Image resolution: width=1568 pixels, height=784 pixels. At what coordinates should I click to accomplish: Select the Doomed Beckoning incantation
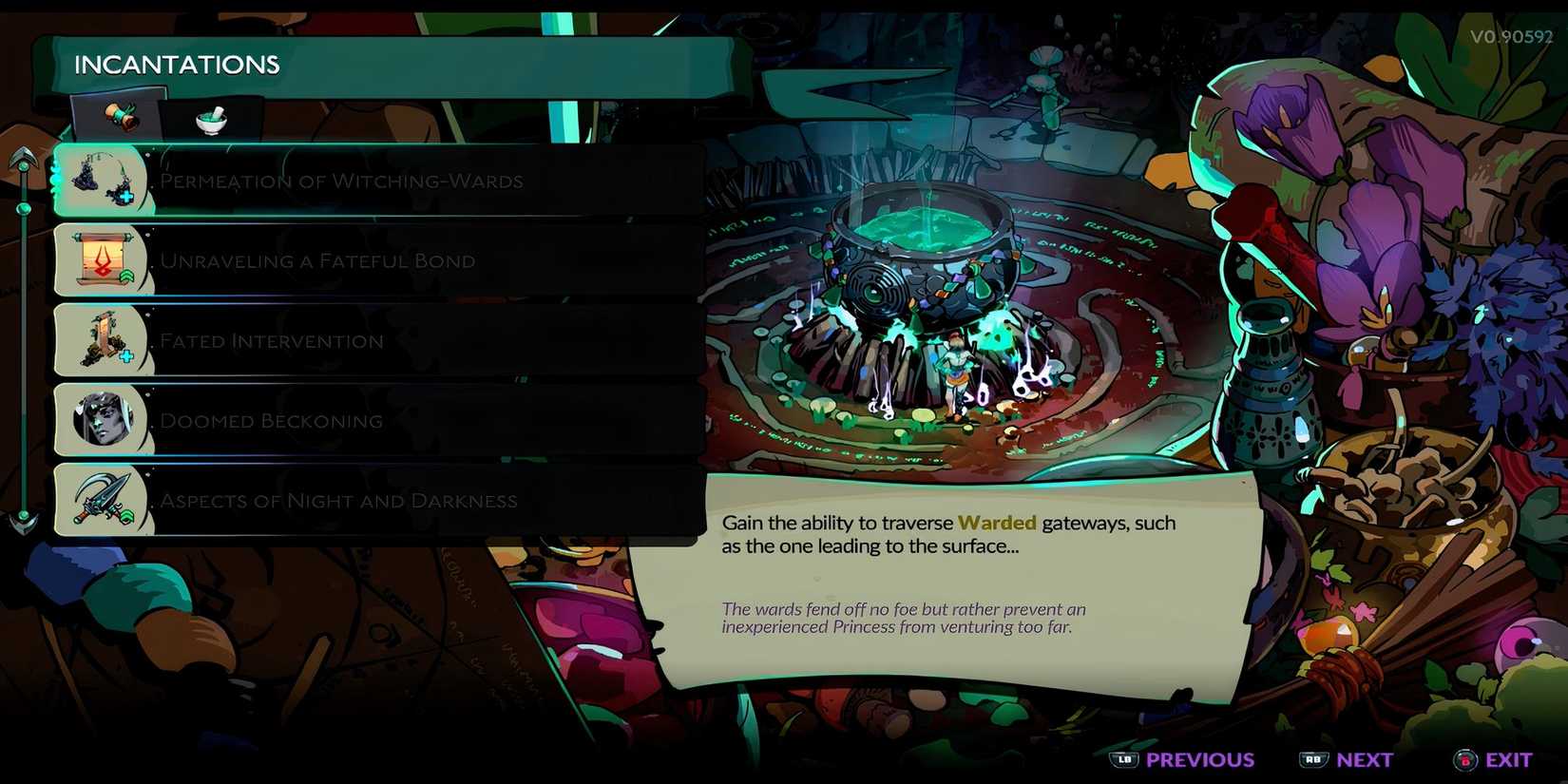tap(272, 419)
